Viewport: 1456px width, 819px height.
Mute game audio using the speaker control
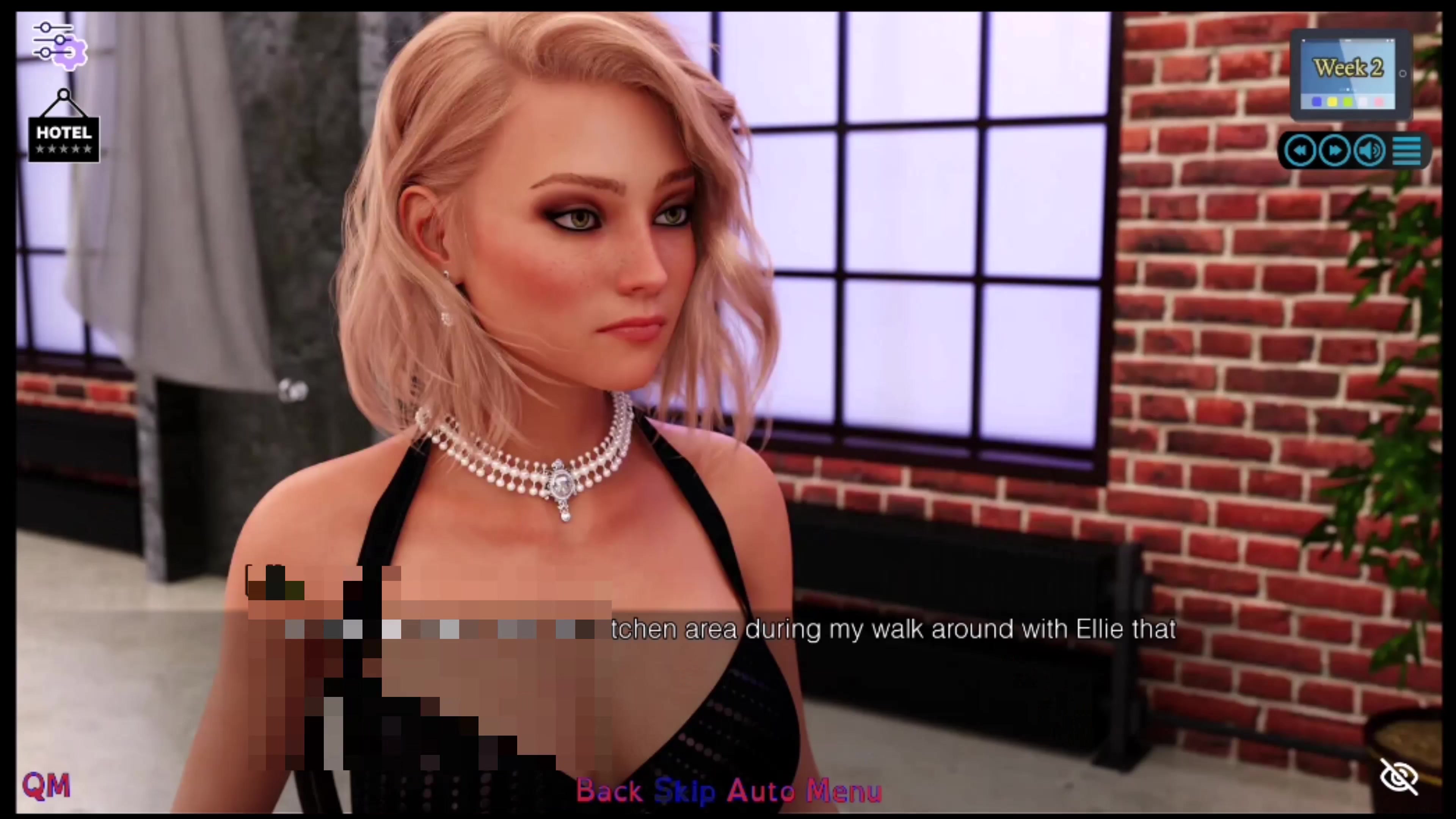[x=1369, y=150]
